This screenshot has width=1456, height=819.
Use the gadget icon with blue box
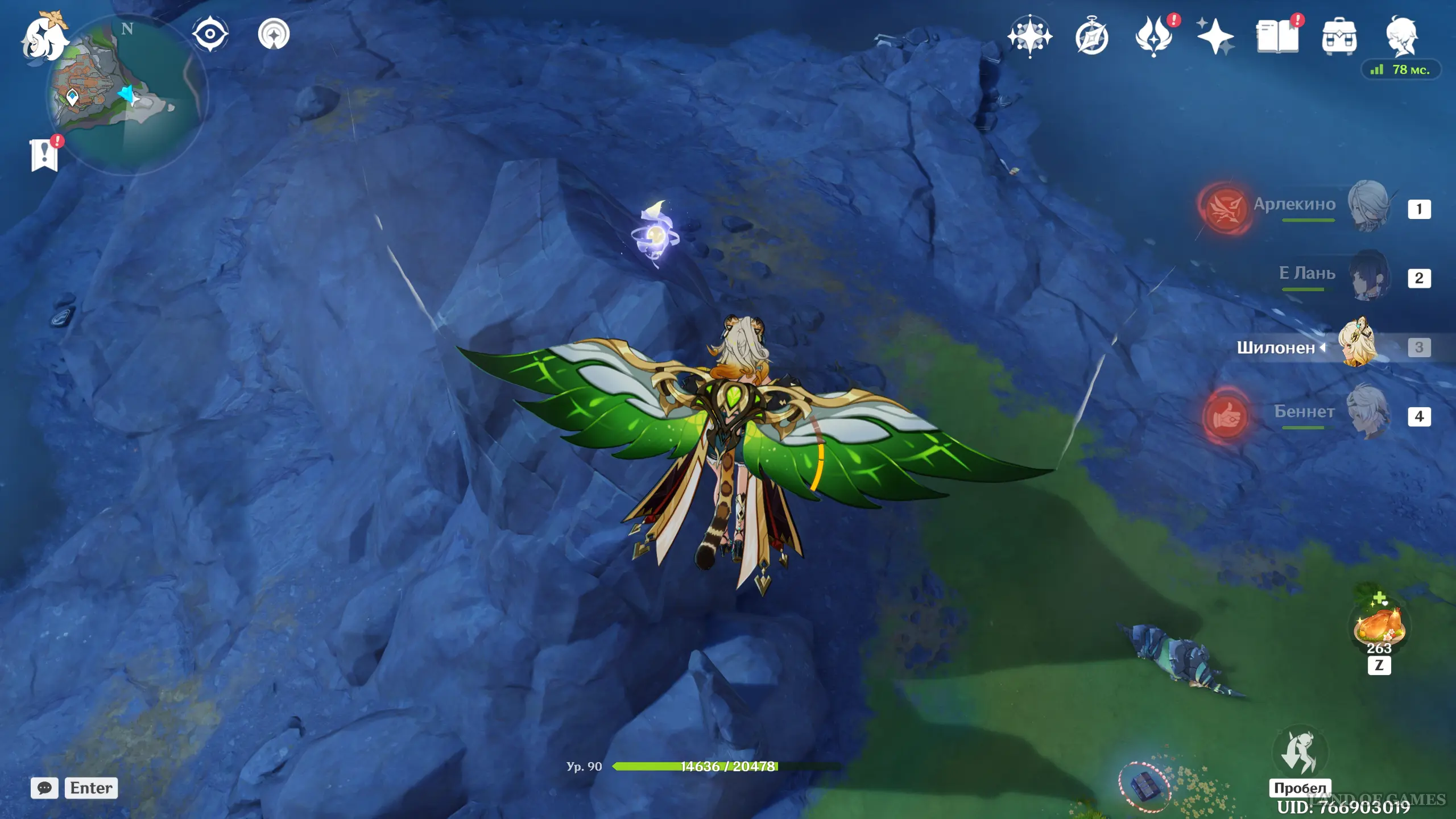coord(1144,787)
